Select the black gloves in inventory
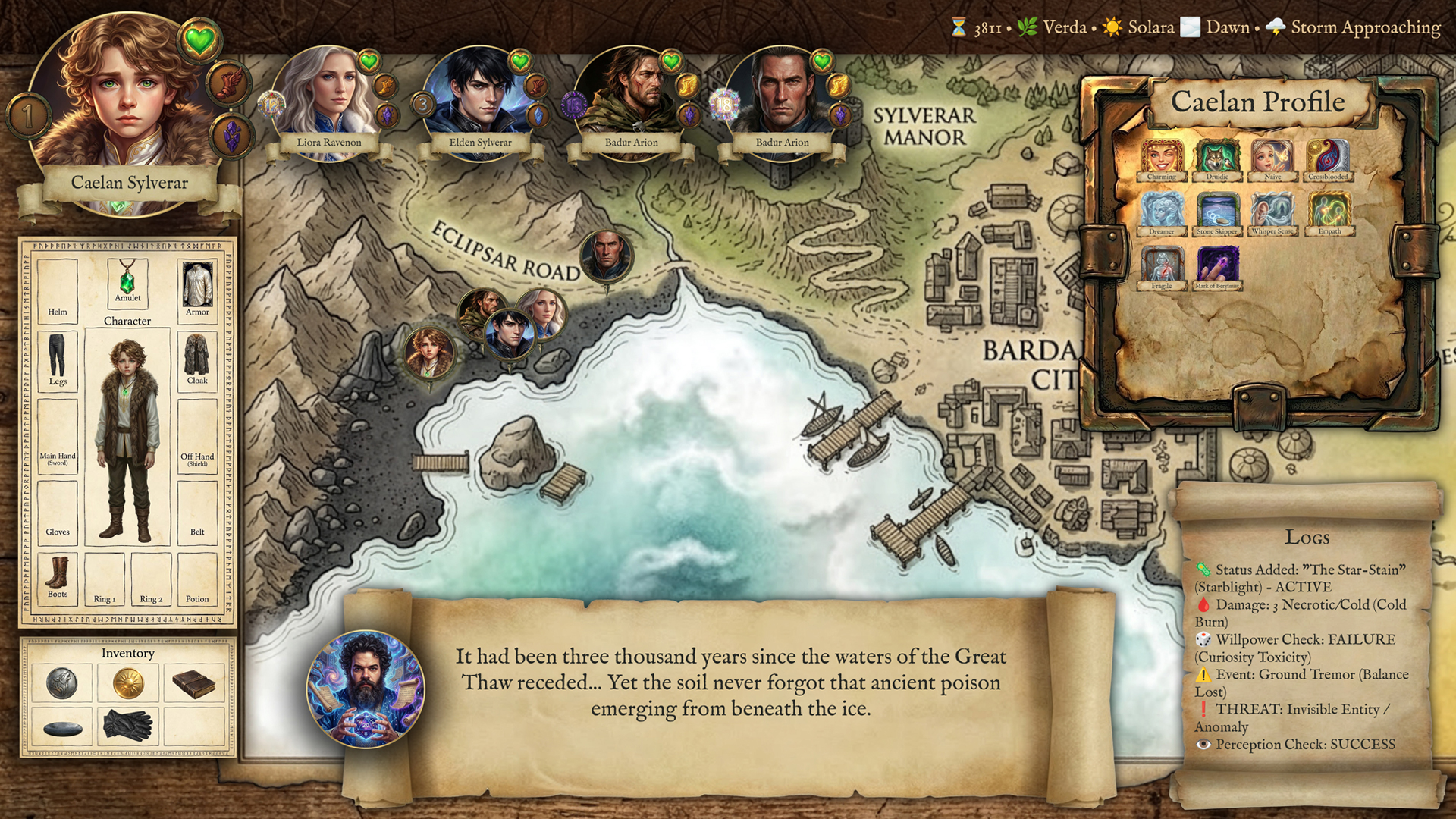This screenshot has width=1456, height=819. (x=128, y=725)
